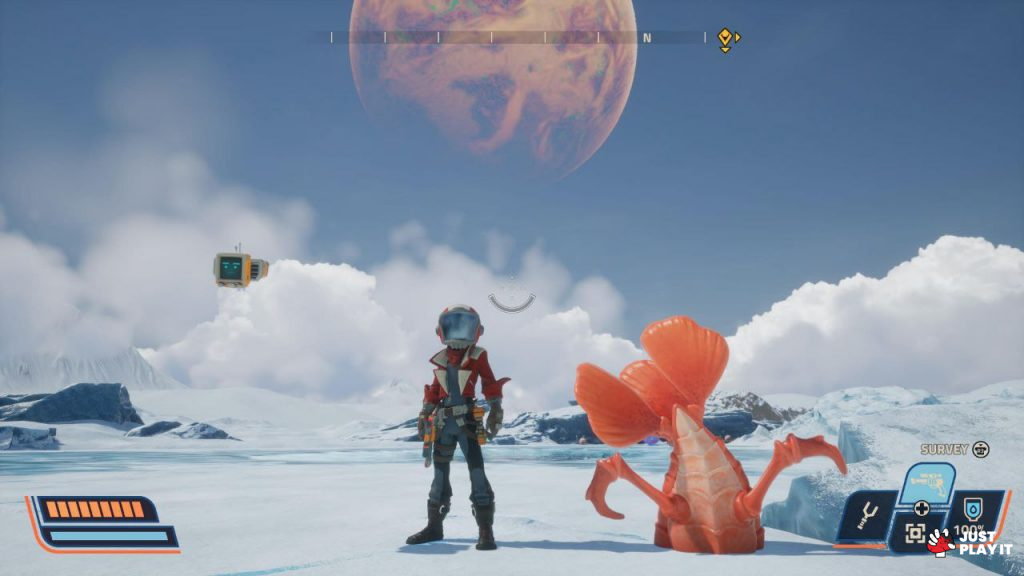Choose the grabber claw tool slot
Image resolution: width=1024 pixels, height=576 pixels.
click(864, 516)
